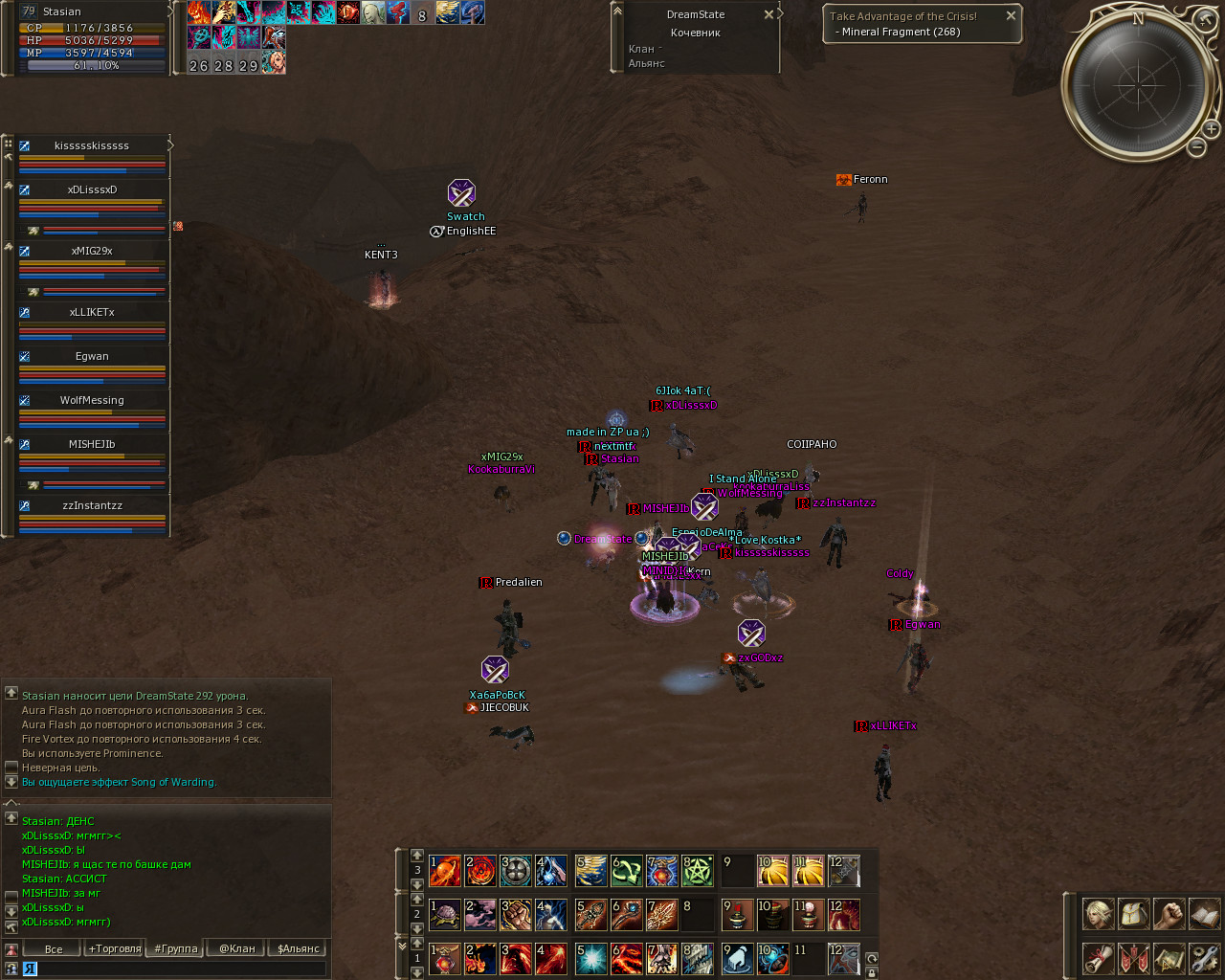The width and height of the screenshot is (1225, 980).
Task: Open the skills open-book icon
Action: click(1204, 914)
